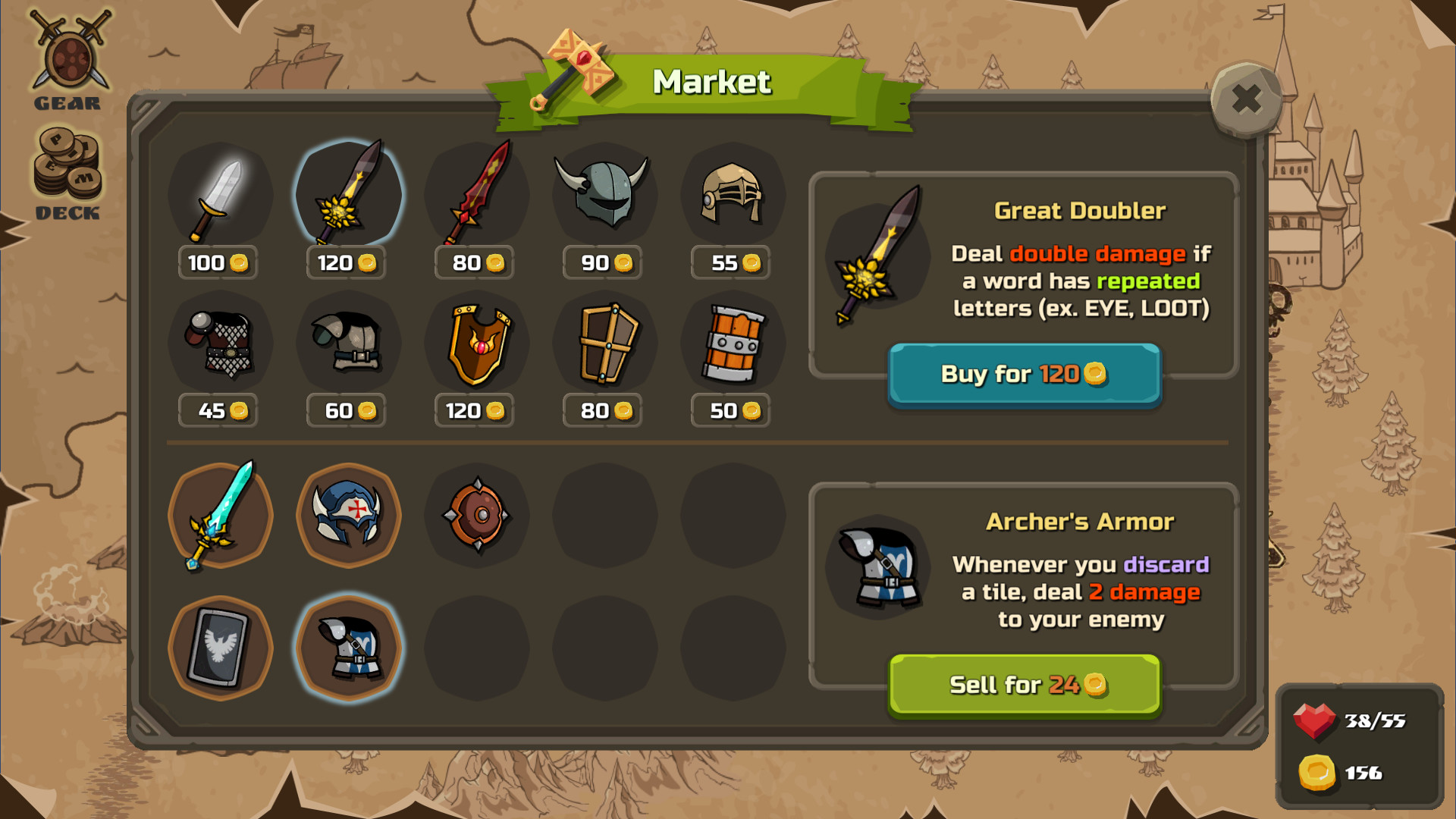Pick the tan leather helmet costing 55
Screen dimensions: 1456x819
pyautogui.click(x=733, y=195)
